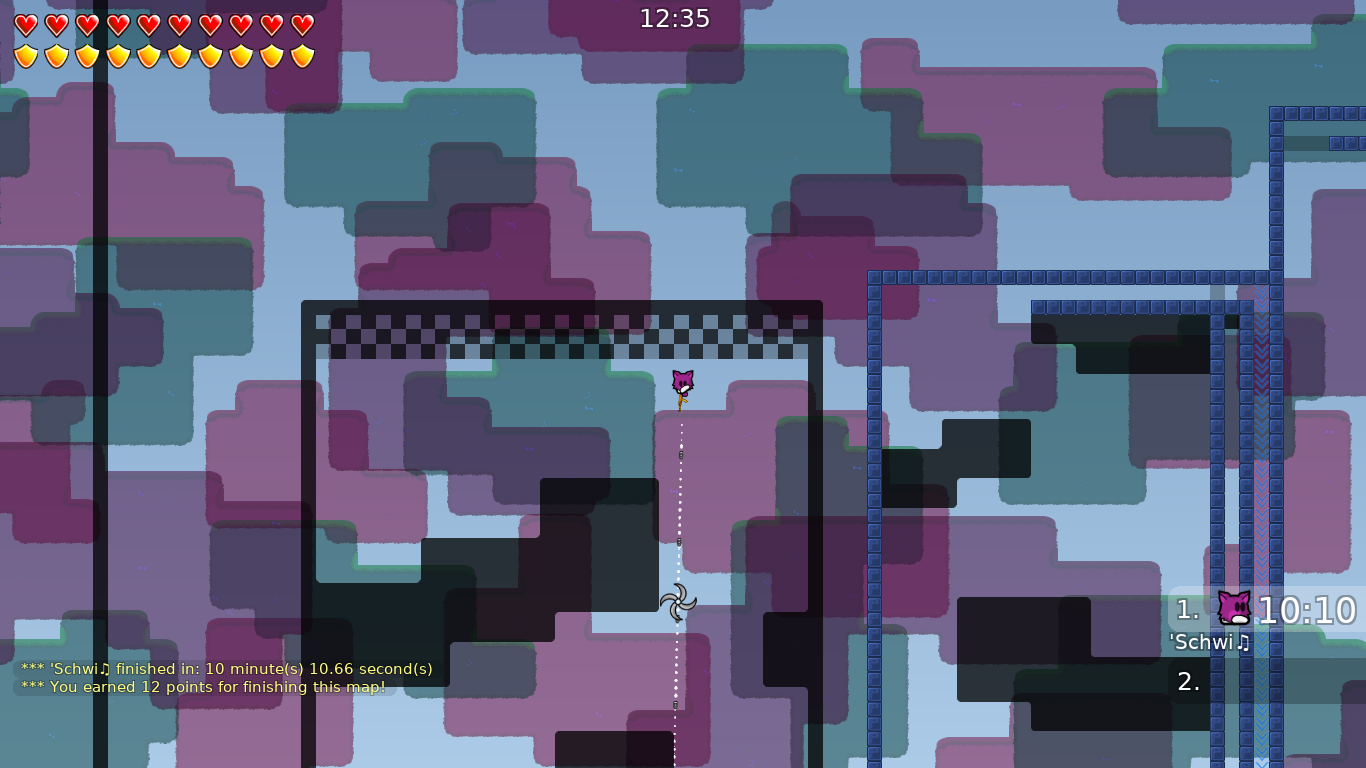
Task: Select the empty rank '2.' leaderboard slot
Action: (x=1189, y=681)
